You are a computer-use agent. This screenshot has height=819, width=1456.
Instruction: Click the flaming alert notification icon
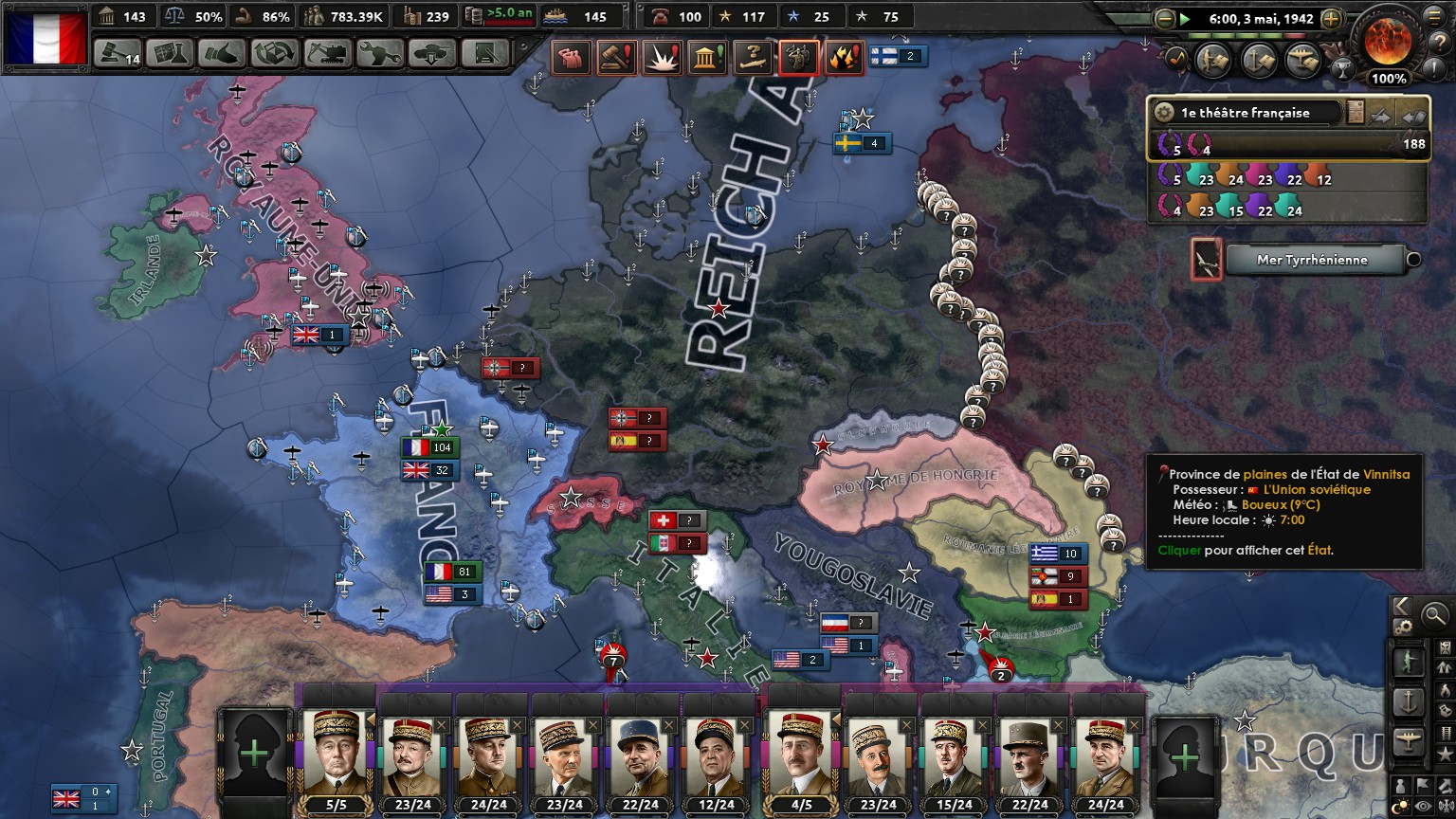(x=843, y=58)
